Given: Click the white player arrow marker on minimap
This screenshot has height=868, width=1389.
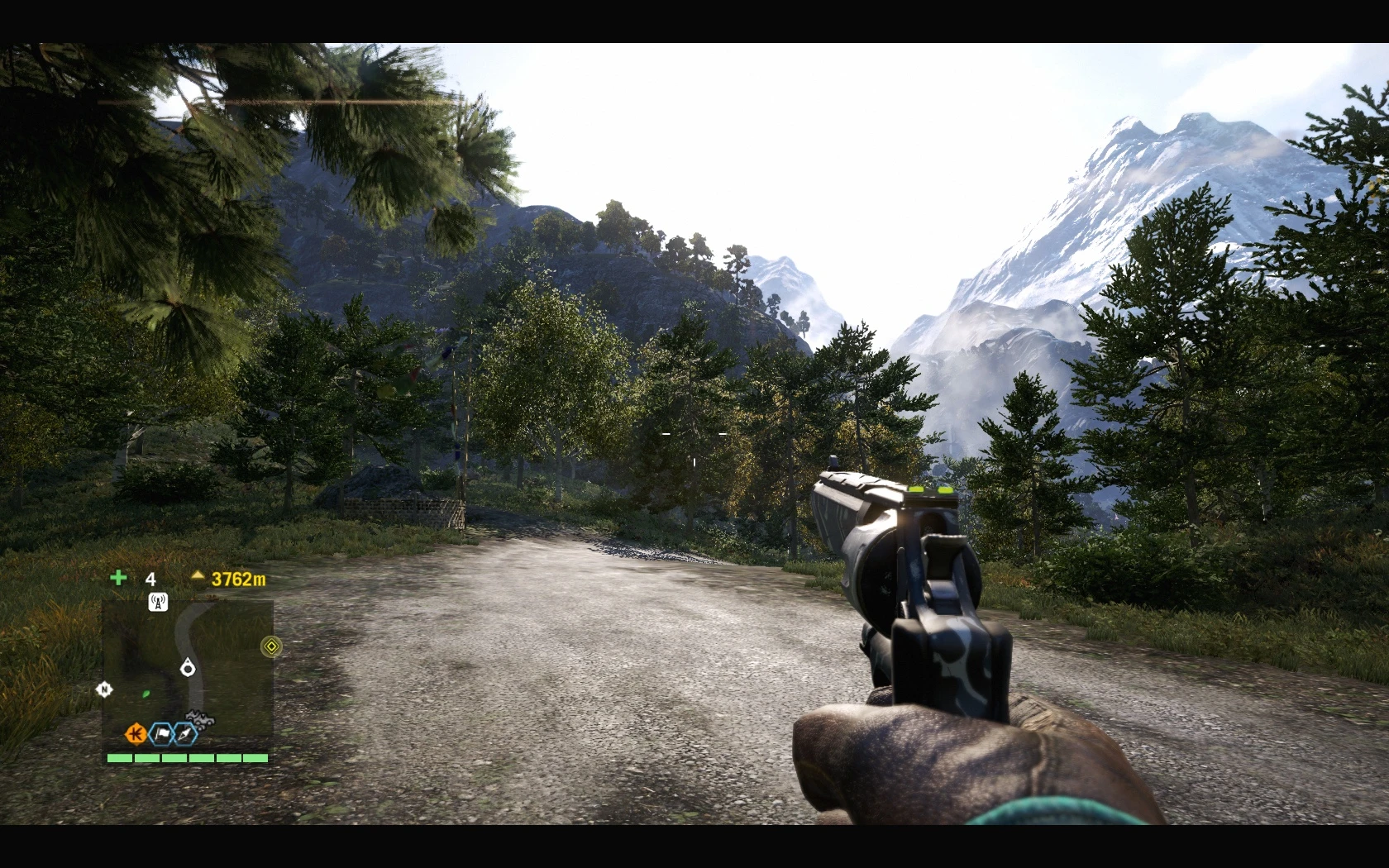Looking at the screenshot, I should pyautogui.click(x=189, y=668).
